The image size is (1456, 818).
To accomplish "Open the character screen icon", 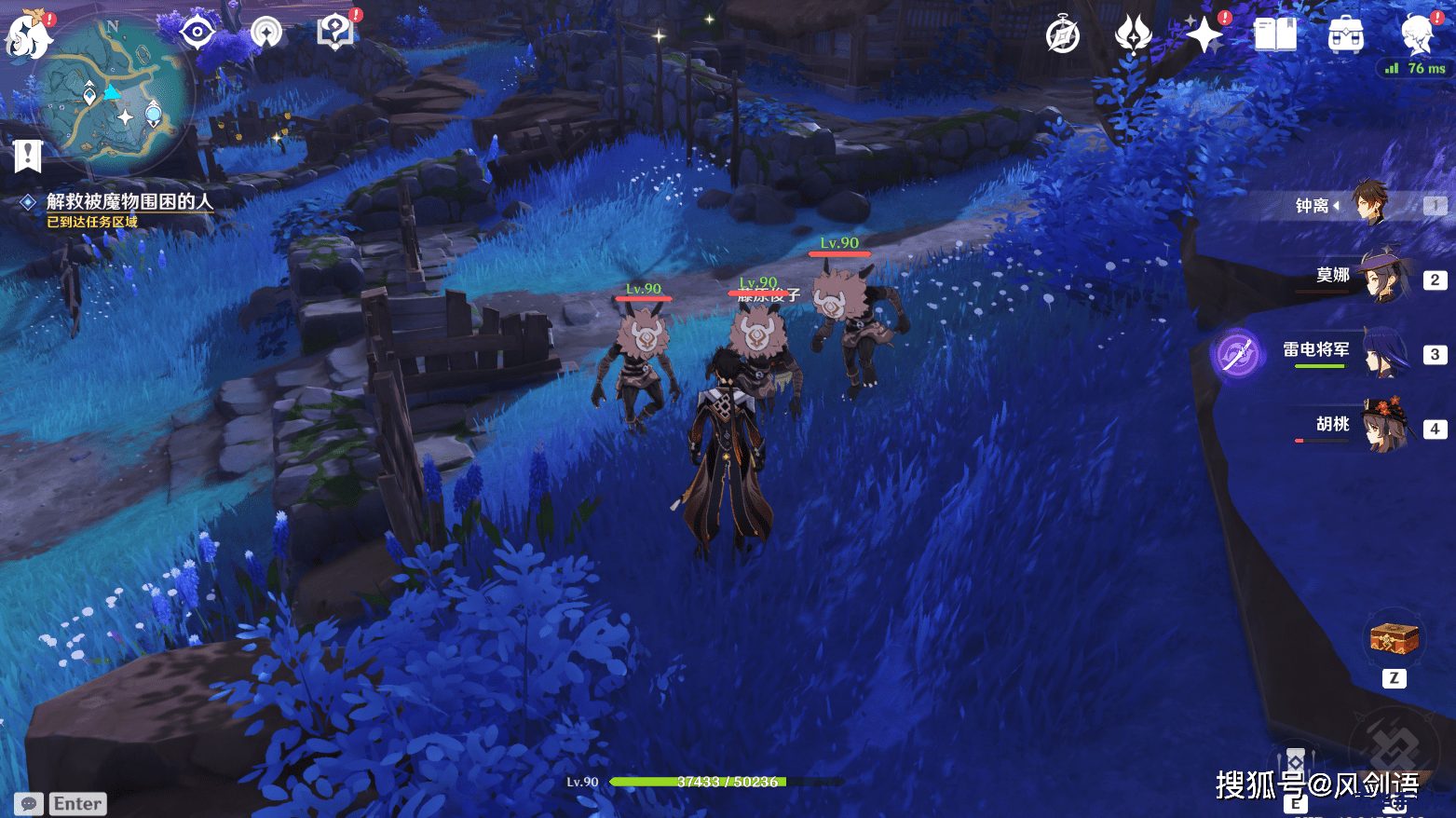I will (1417, 35).
